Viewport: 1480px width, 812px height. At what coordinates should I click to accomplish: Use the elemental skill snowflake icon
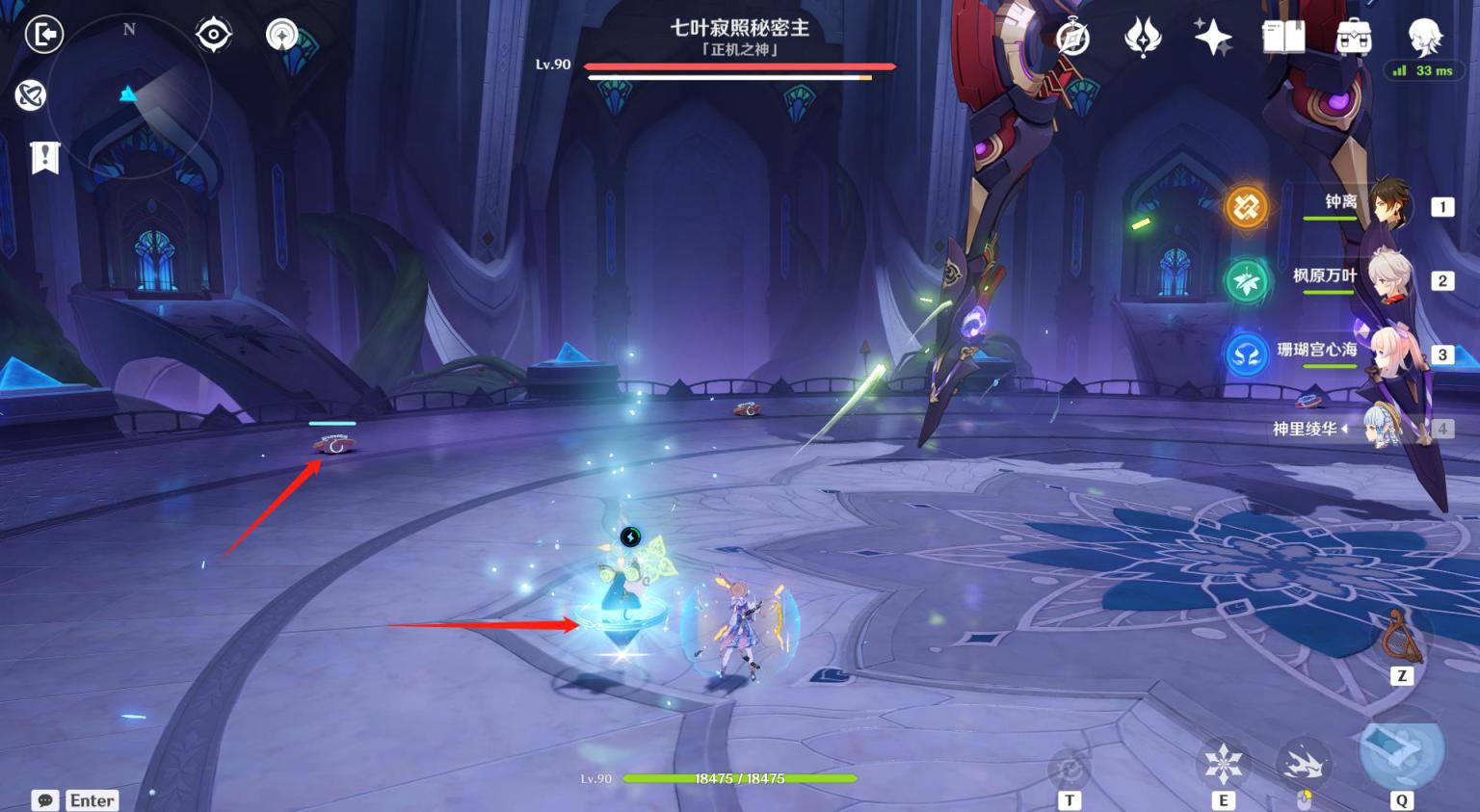click(x=1223, y=764)
